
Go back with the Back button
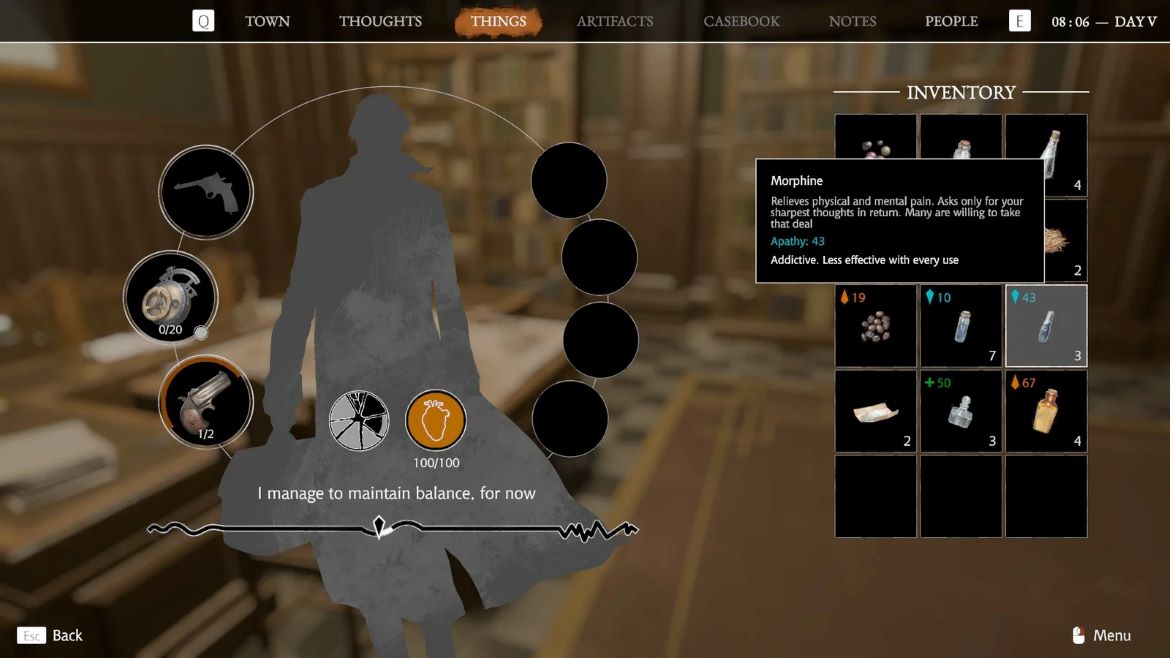coord(51,635)
